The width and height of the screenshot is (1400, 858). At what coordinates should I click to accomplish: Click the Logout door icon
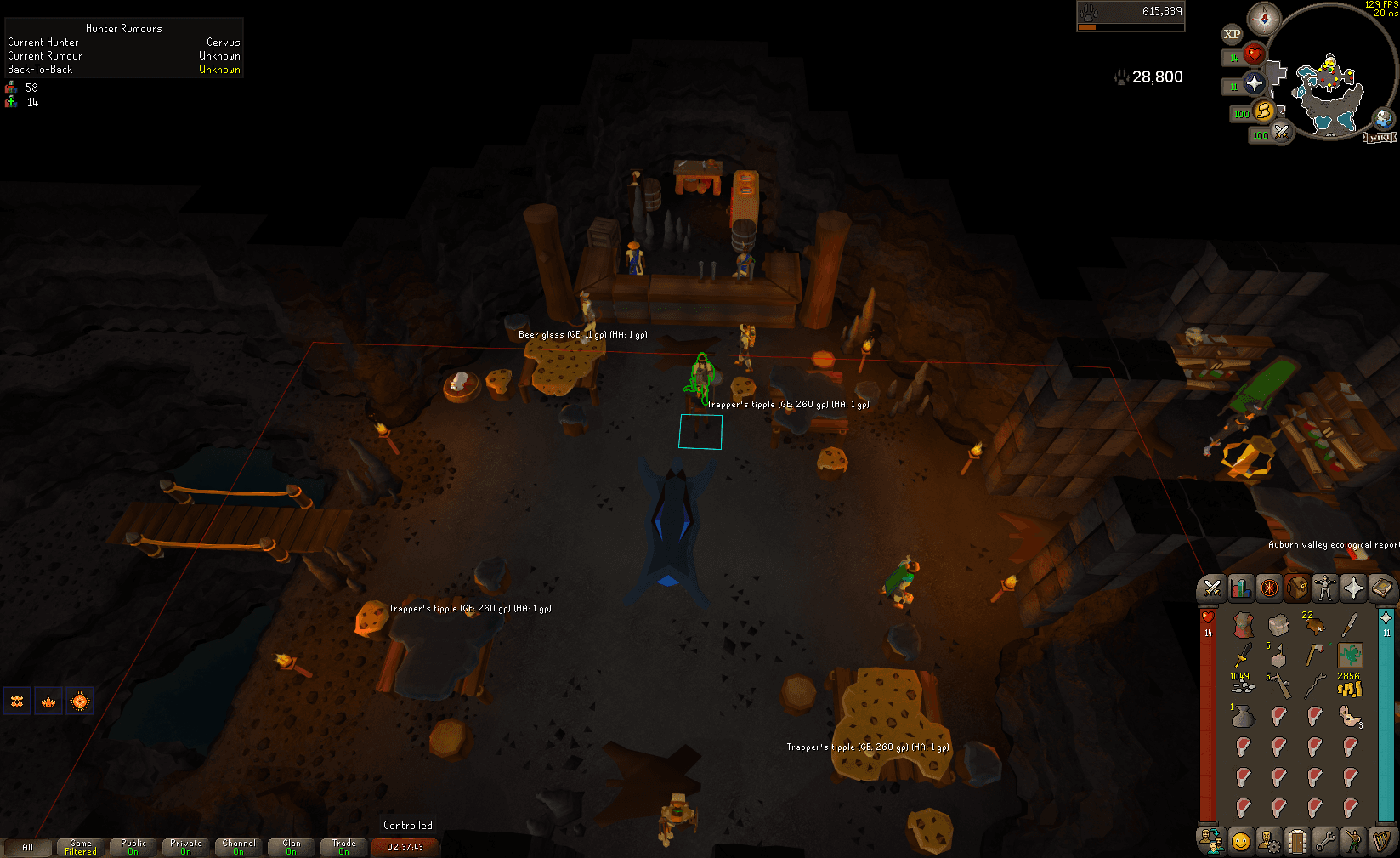pos(1297,839)
